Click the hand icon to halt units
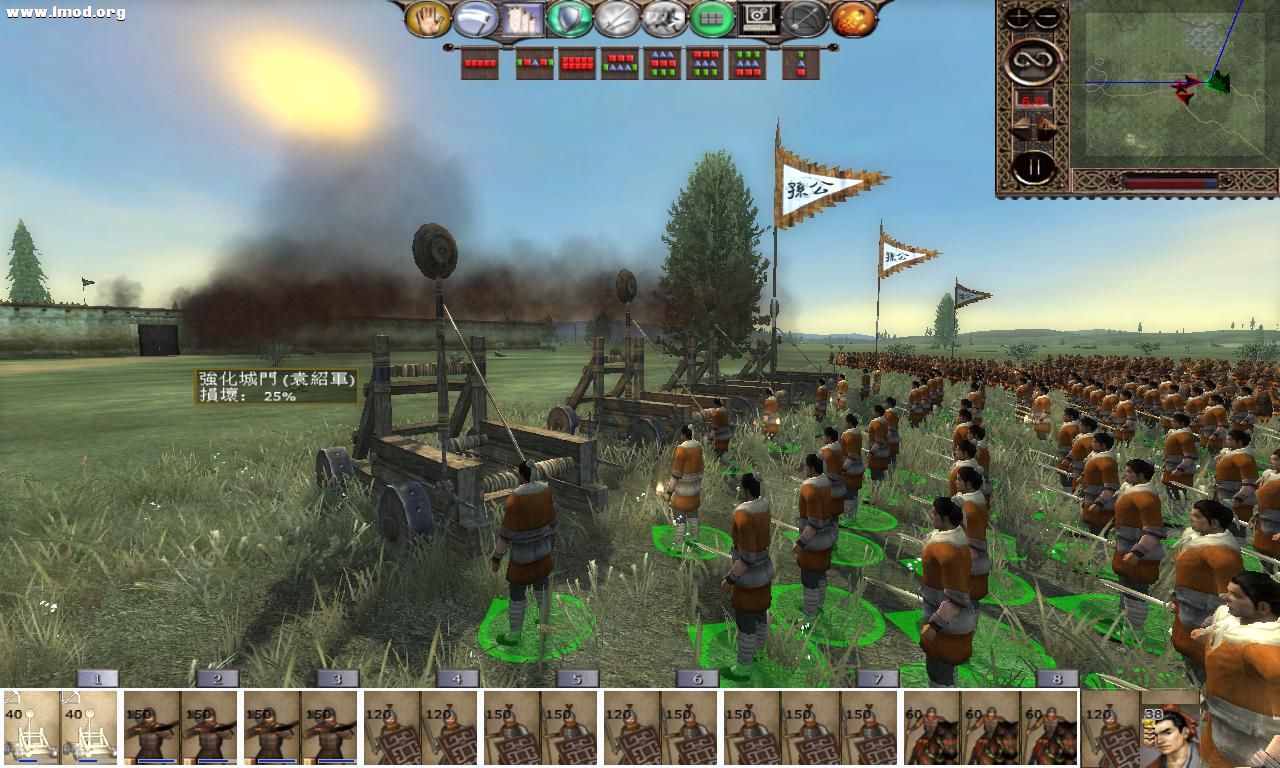Screen dimensions: 1280x768 pos(430,19)
